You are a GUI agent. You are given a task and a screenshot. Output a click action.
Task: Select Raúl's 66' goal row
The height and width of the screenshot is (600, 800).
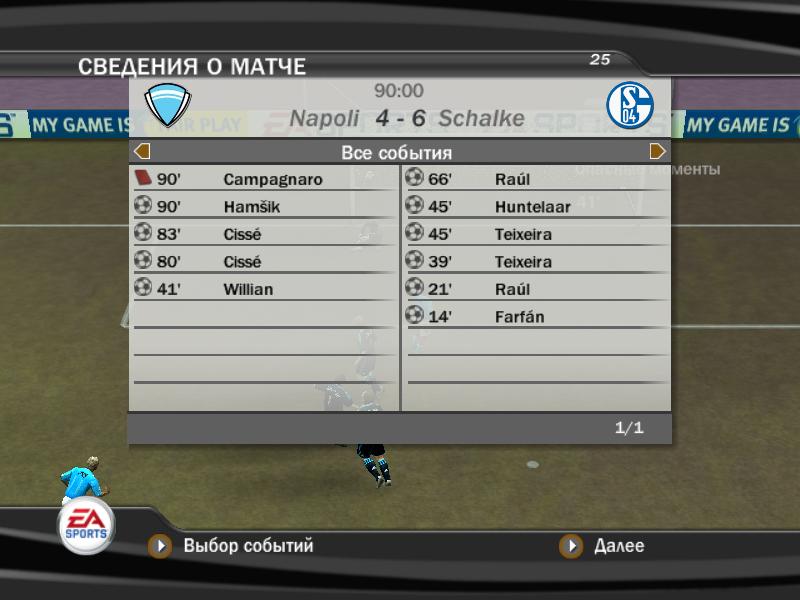click(536, 180)
